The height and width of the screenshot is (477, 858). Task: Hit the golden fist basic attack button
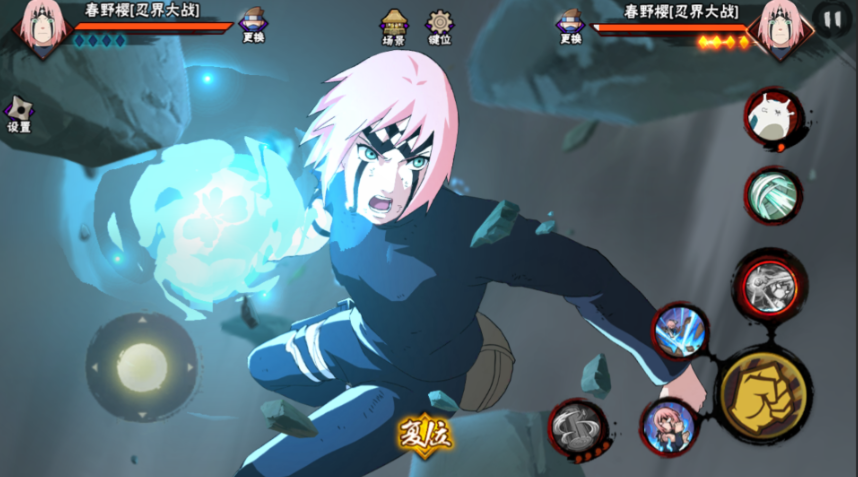point(764,394)
